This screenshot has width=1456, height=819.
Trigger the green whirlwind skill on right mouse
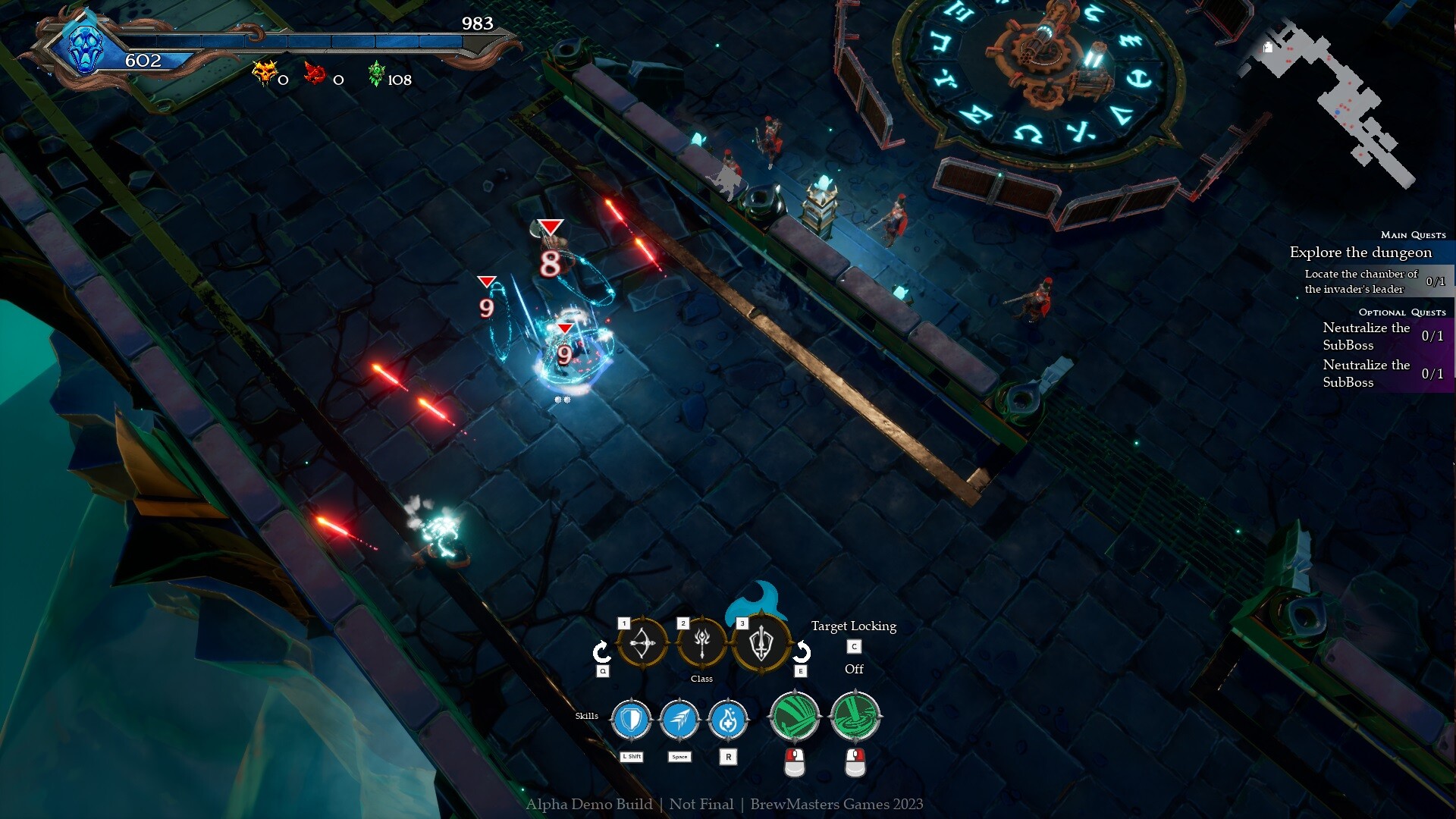856,716
